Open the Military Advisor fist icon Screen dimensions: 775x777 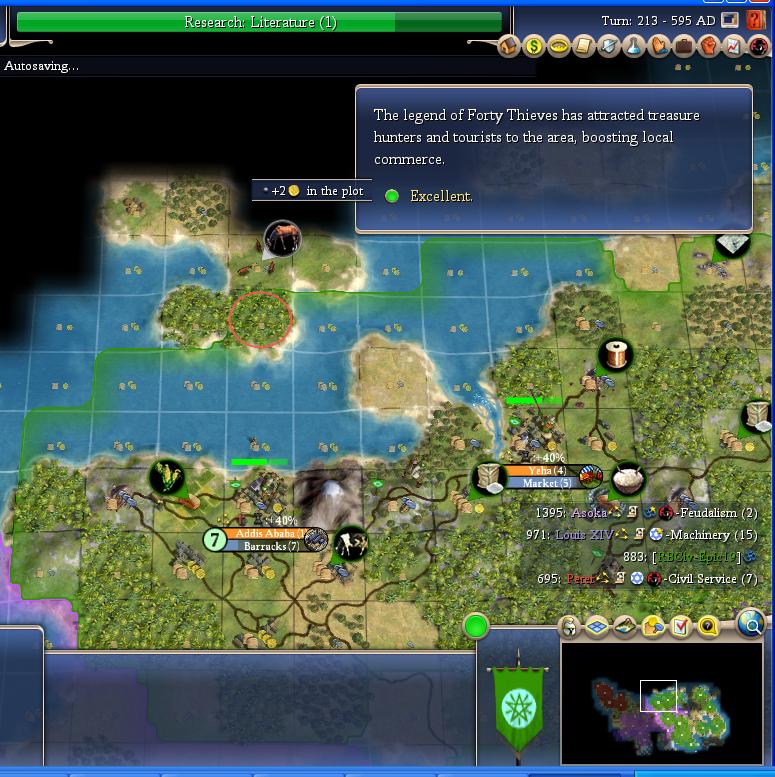coord(709,46)
